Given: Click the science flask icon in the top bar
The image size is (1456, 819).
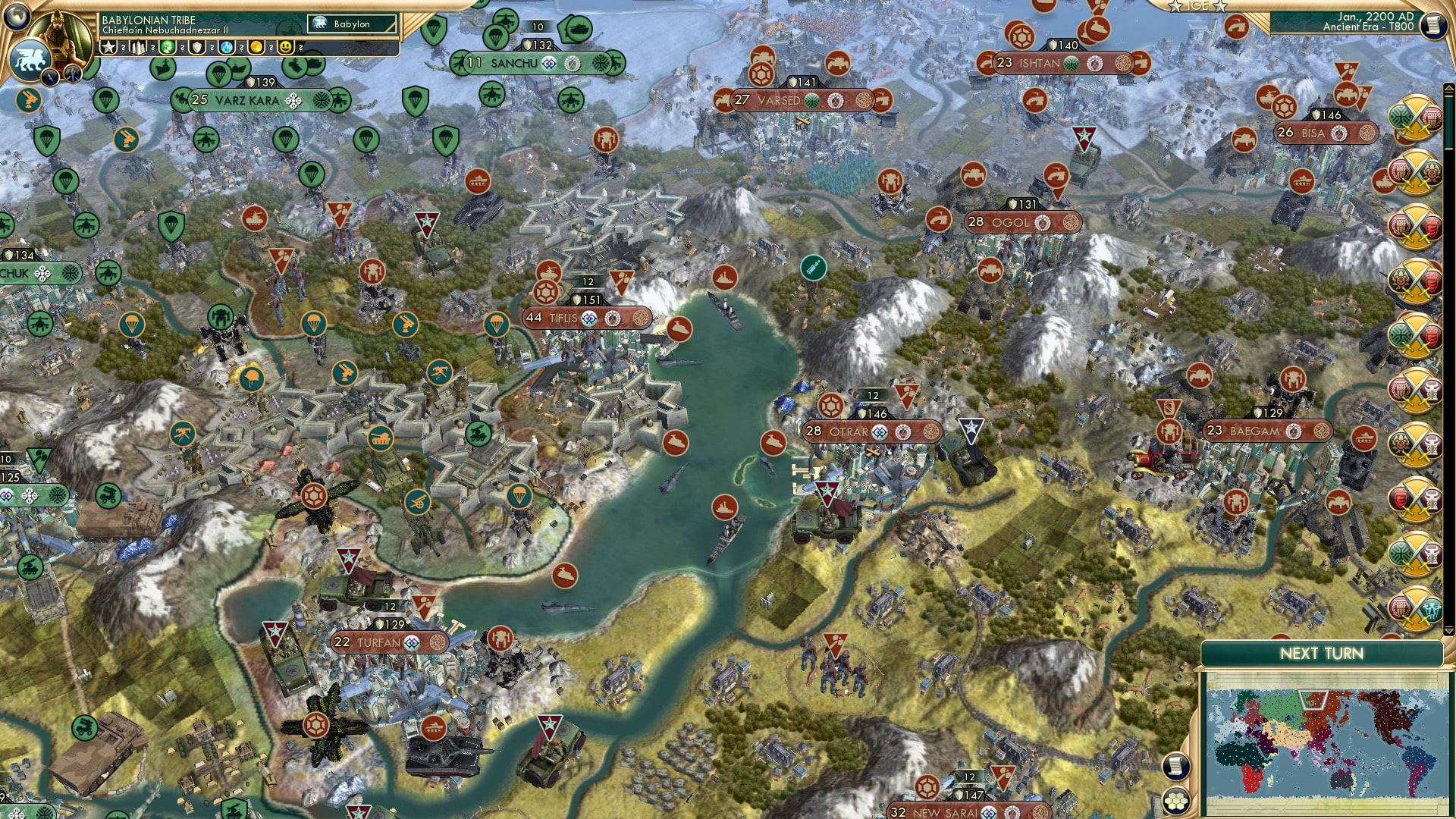Looking at the screenshot, I should (225, 48).
